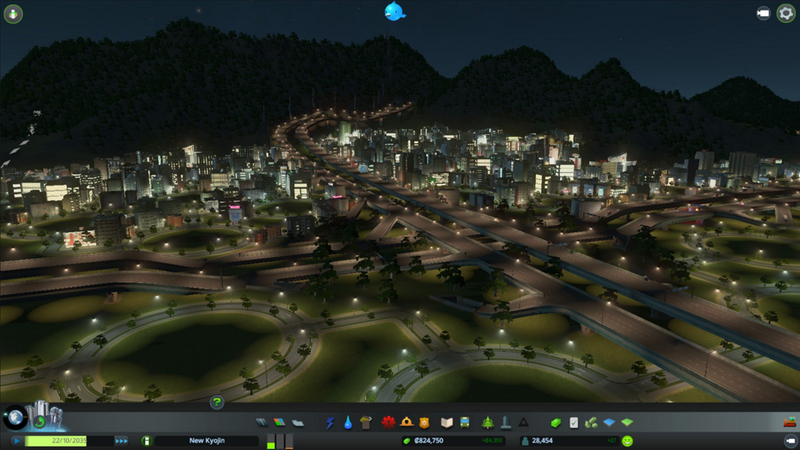This screenshot has height=450, width=800.
Task: Open the Fire Department helmet menu
Action: pyautogui.click(x=406, y=423)
